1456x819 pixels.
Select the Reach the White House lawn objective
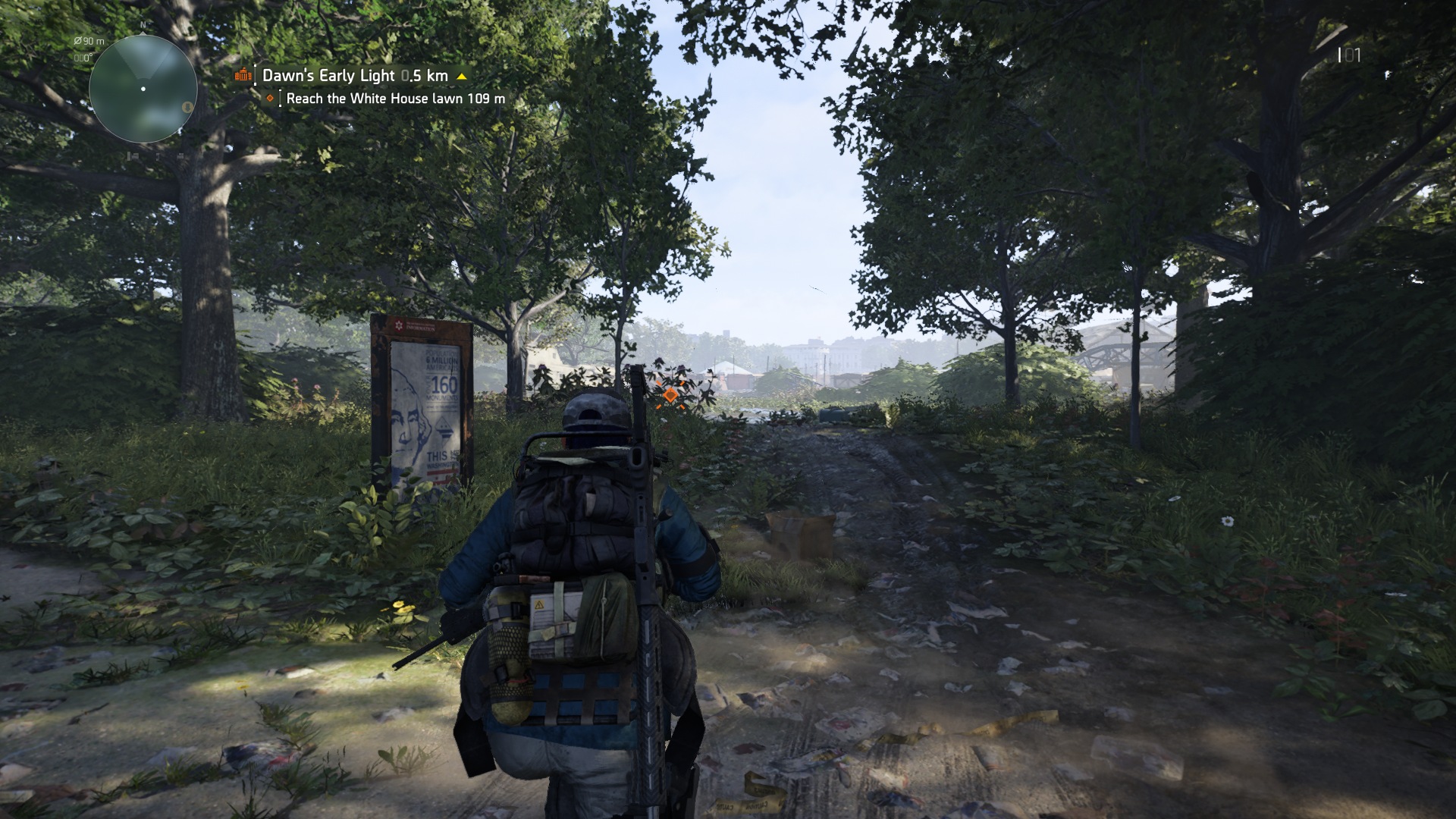point(394,99)
